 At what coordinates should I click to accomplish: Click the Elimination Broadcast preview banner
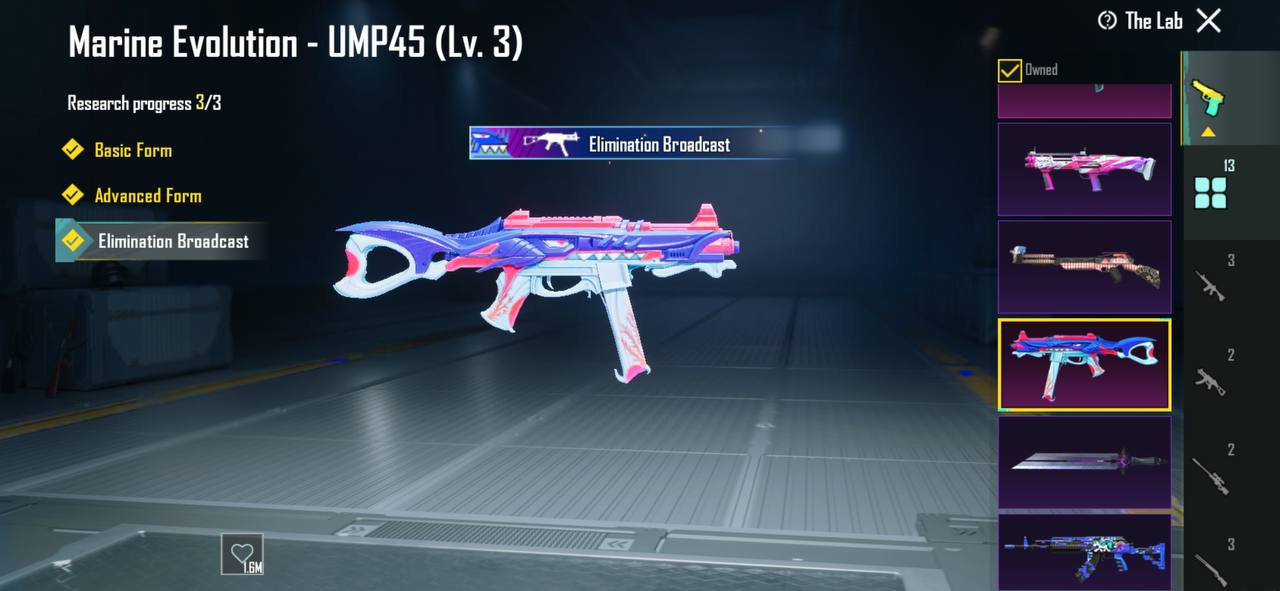[632, 144]
